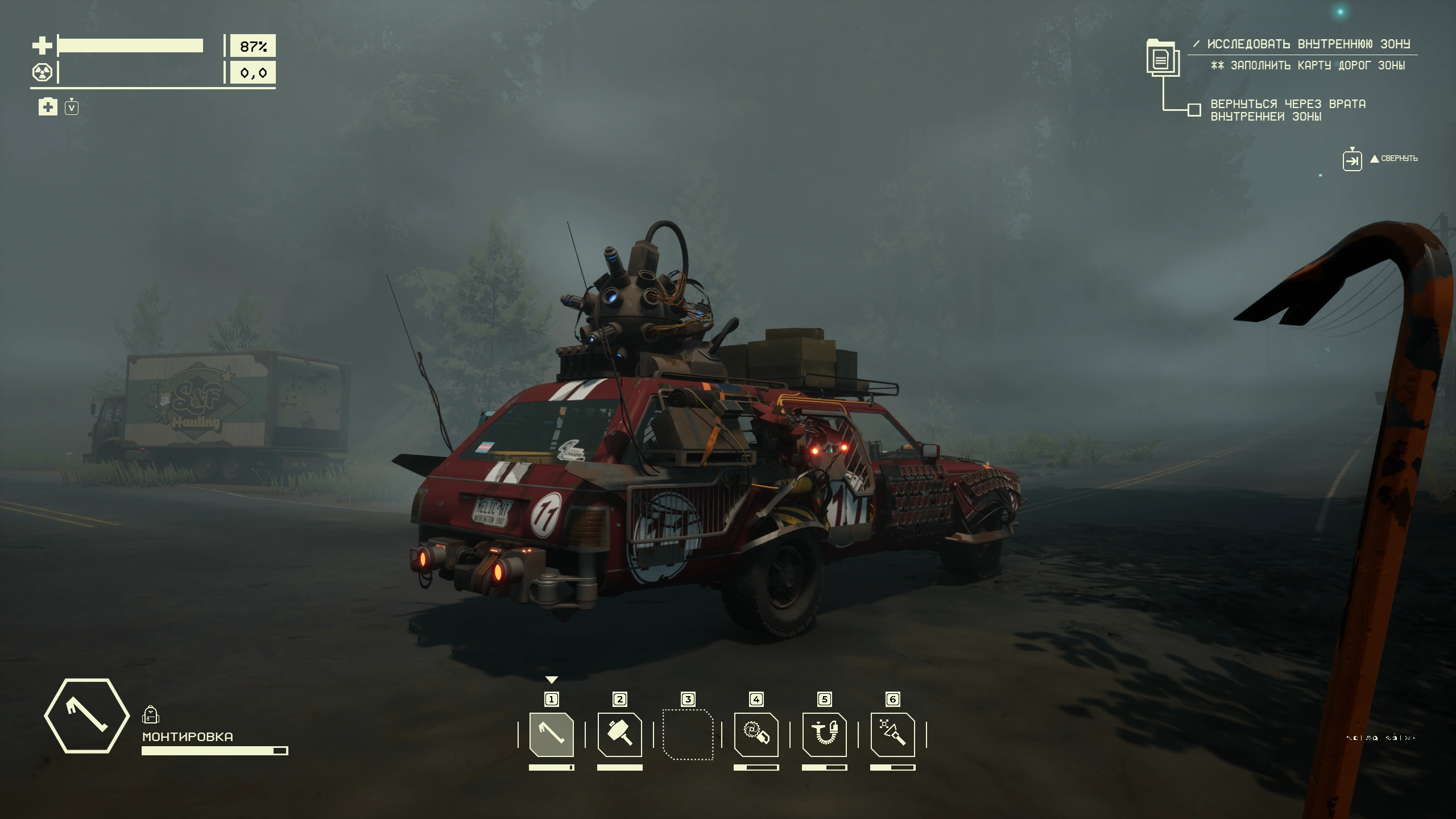This screenshot has width=1456, height=819.
Task: Switch to the flashlight hotbar slot
Action: (x=892, y=734)
